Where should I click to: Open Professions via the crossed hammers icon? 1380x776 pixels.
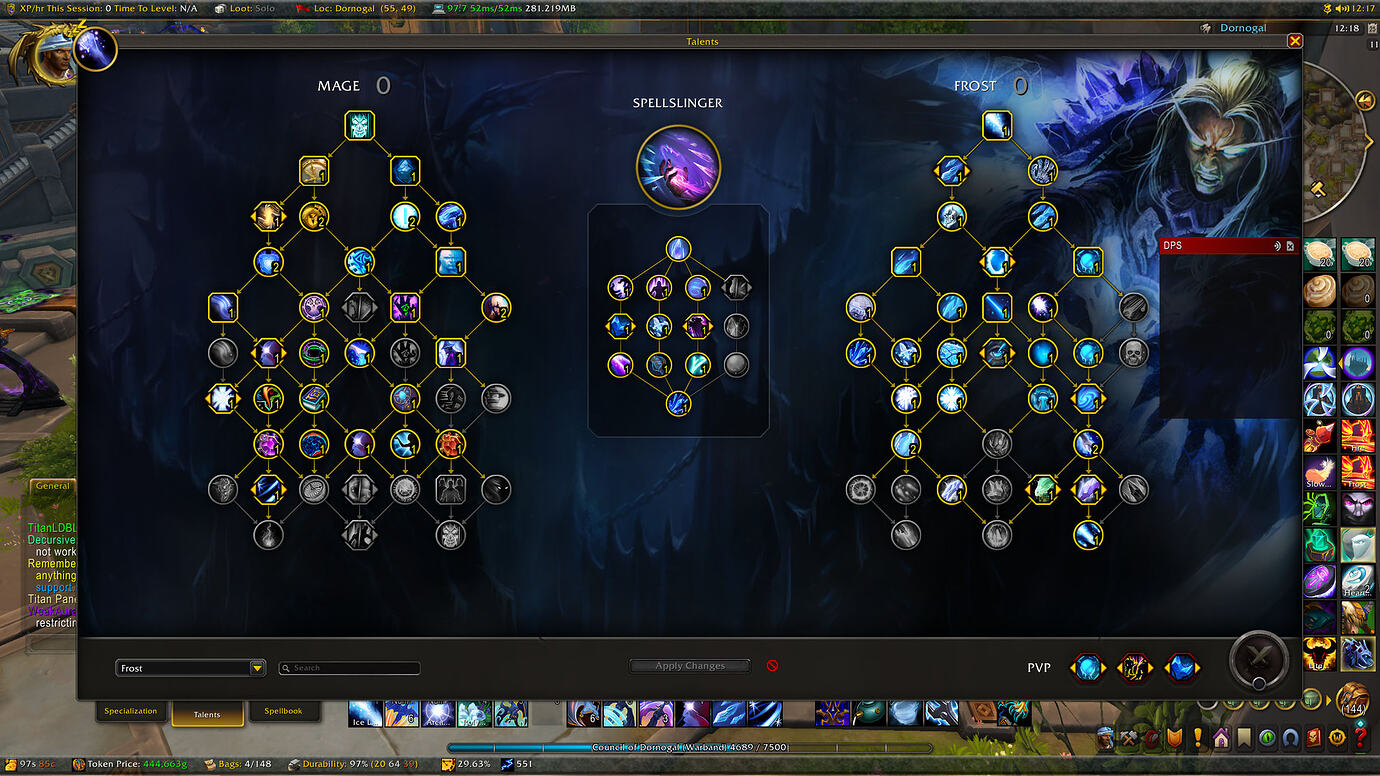(1125, 739)
